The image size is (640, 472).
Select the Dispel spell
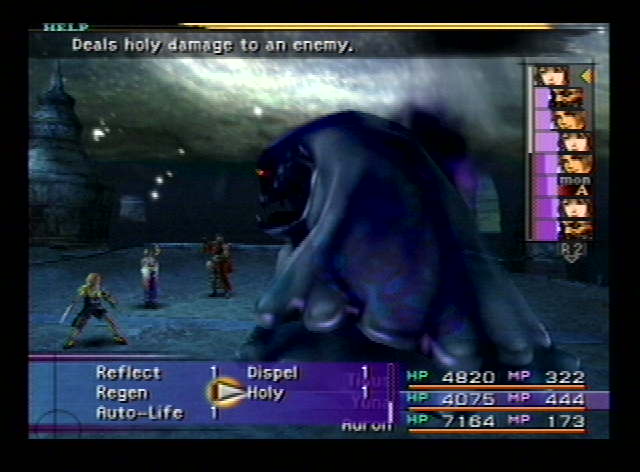(x=272, y=373)
